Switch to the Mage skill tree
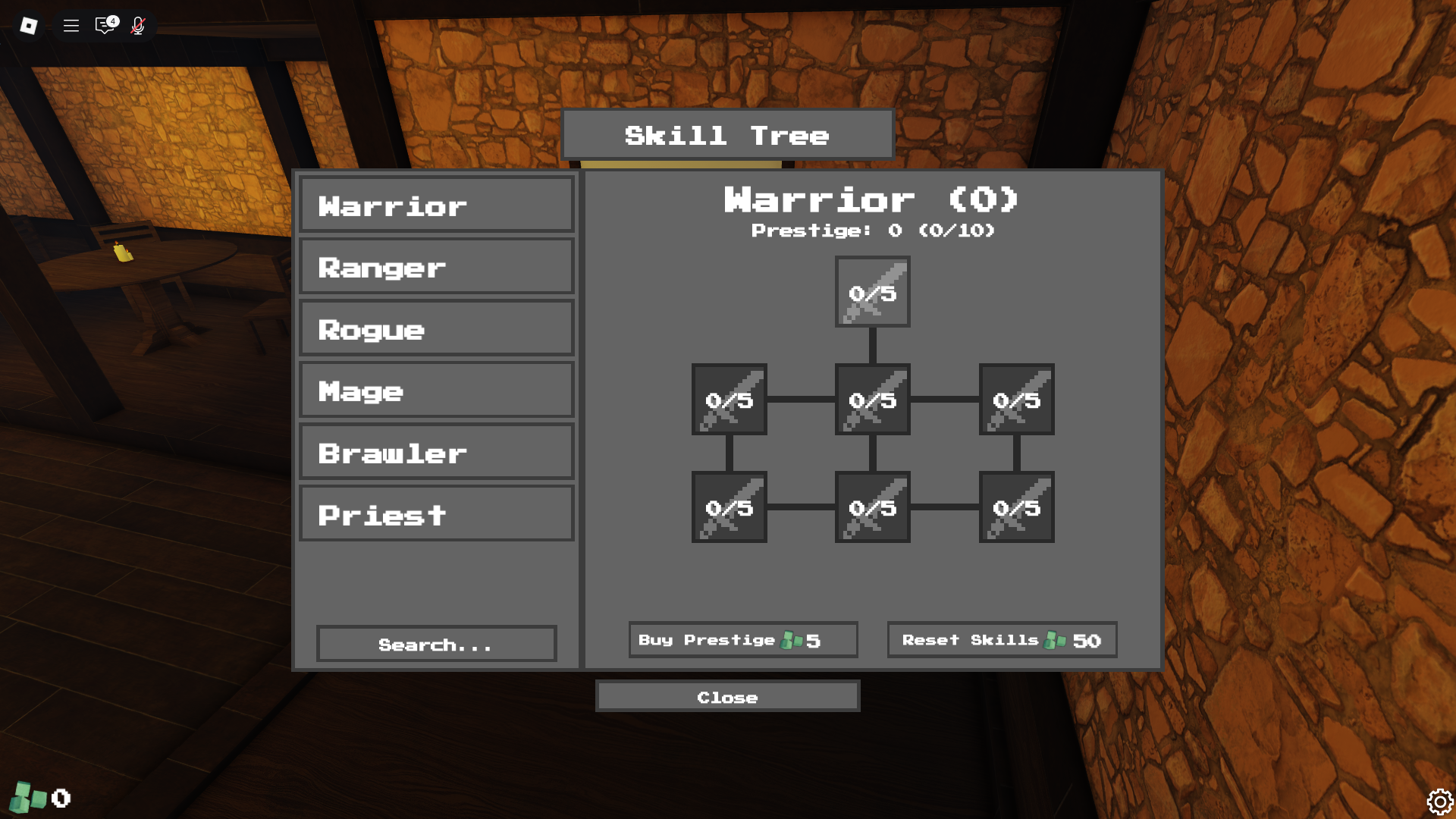 tap(436, 390)
